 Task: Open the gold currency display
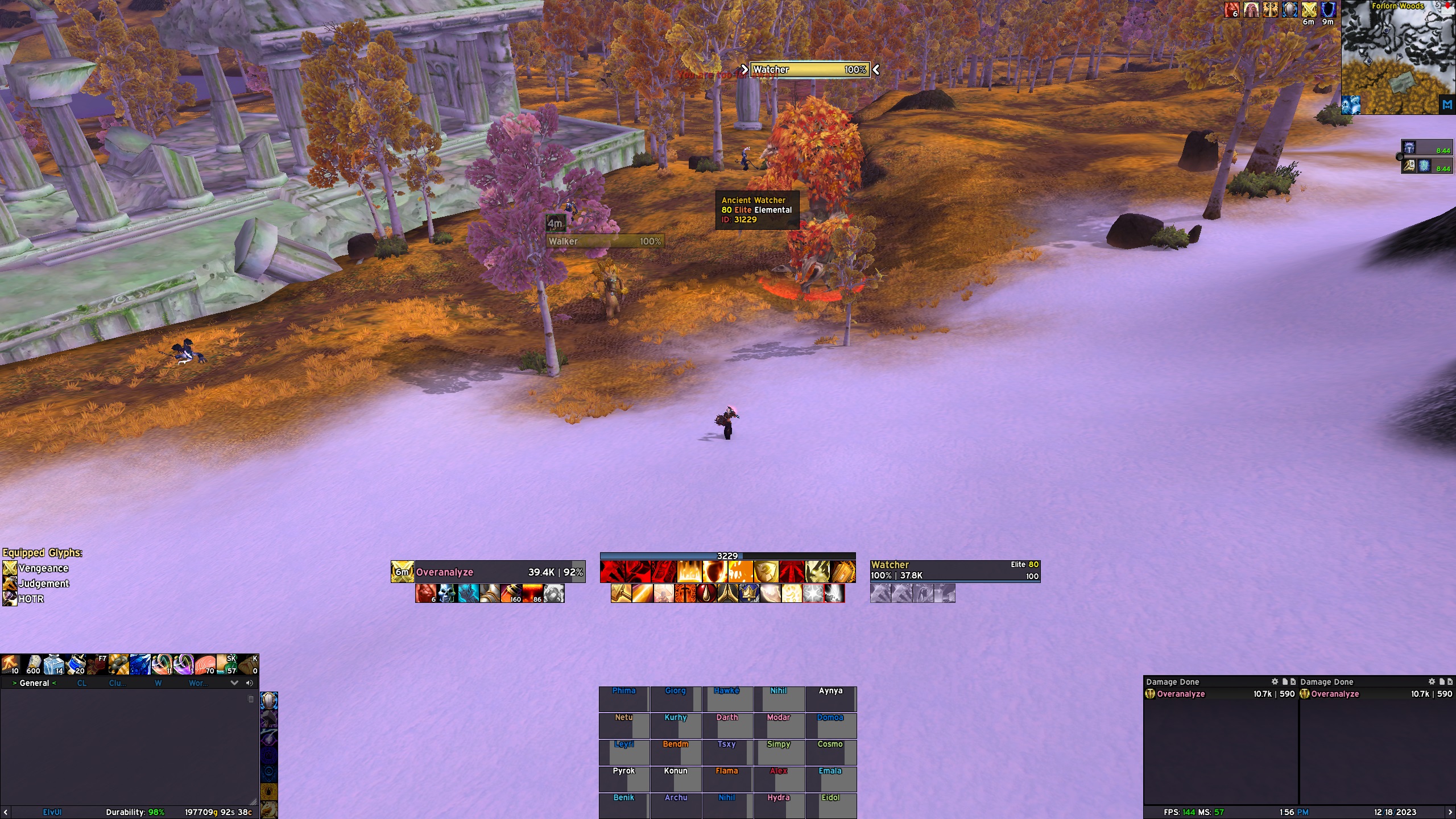pos(218,812)
